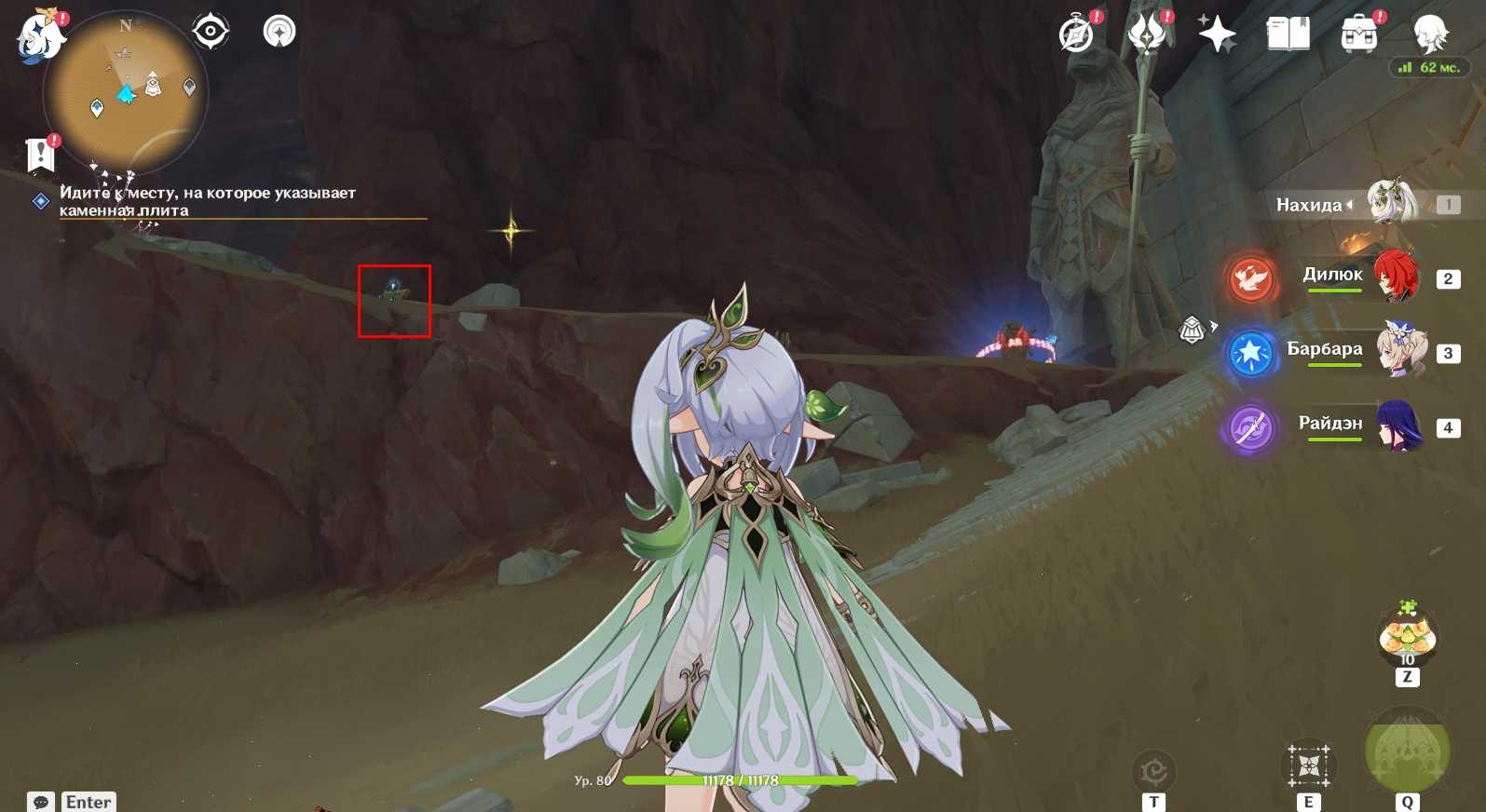Open the Wish star icon
This screenshot has height=812, width=1486.
click(1217, 35)
